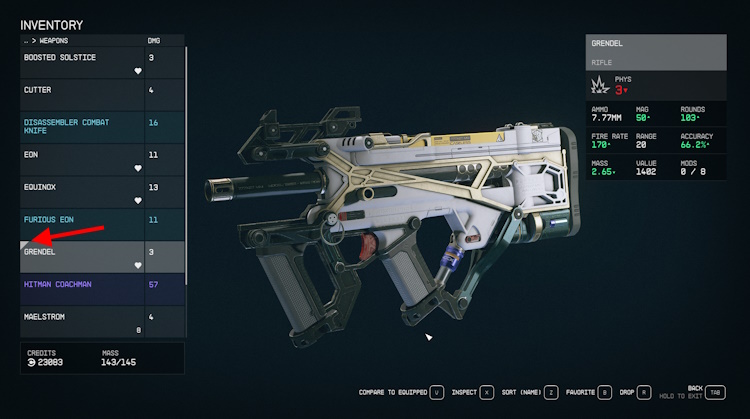The image size is (750, 419).
Task: Go back via the Weapons breadcrumb header
Action: (x=48, y=41)
